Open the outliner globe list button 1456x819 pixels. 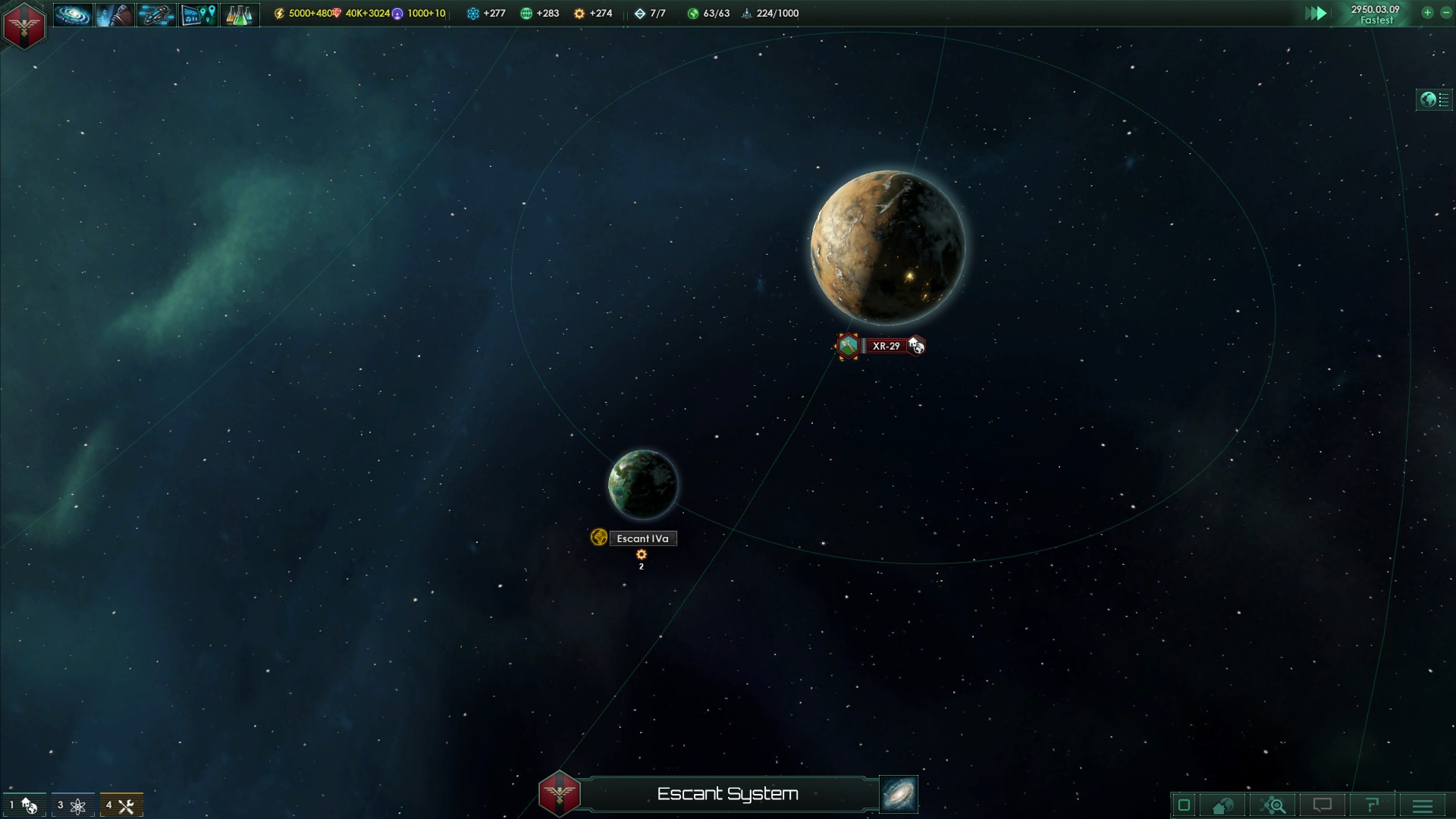[1434, 99]
